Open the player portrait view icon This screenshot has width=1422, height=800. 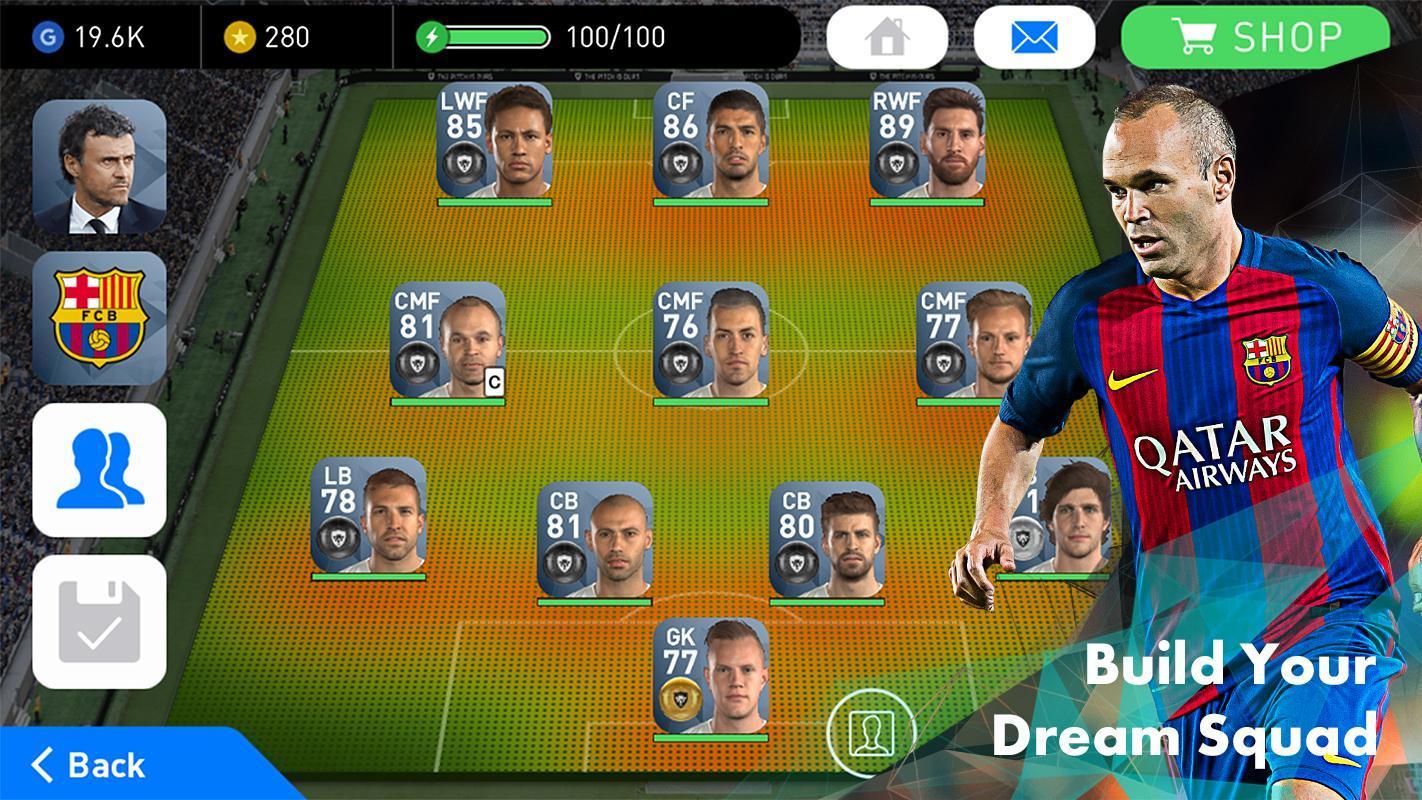coord(872,731)
